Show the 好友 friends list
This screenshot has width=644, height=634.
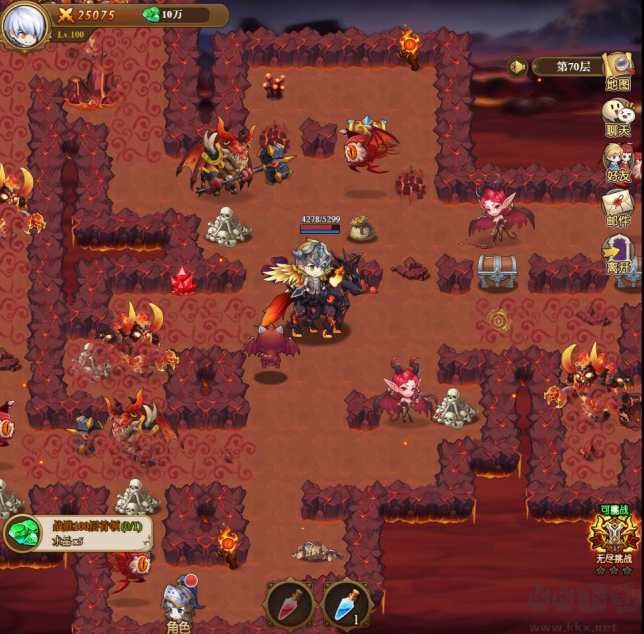[x=618, y=162]
